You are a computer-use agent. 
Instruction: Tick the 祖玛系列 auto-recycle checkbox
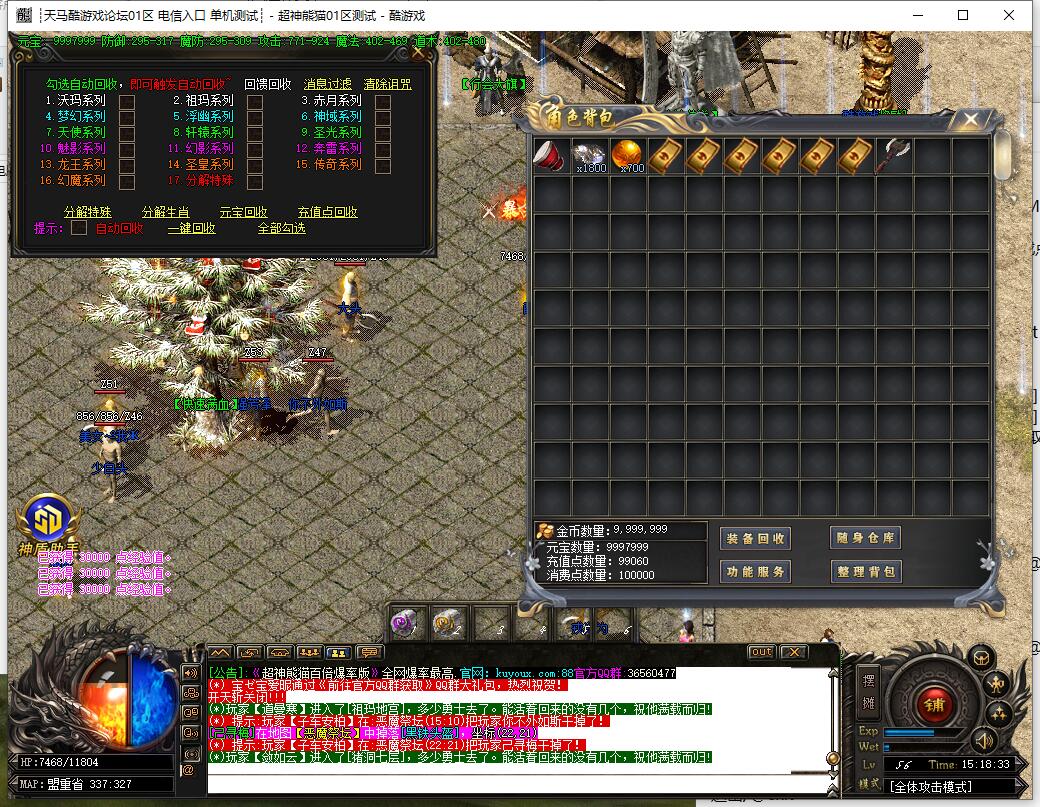coord(255,101)
